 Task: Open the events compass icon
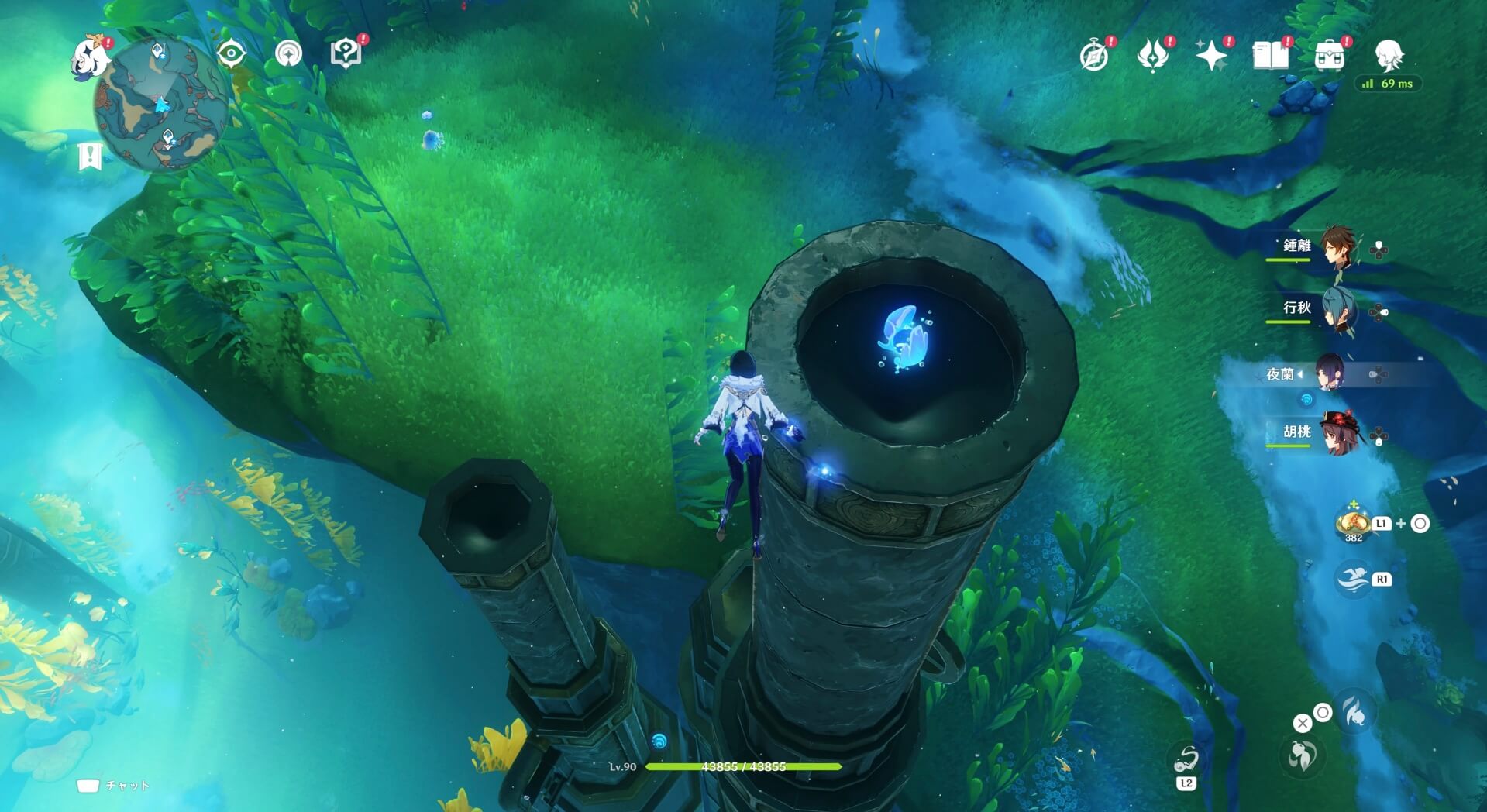[x=1094, y=56]
